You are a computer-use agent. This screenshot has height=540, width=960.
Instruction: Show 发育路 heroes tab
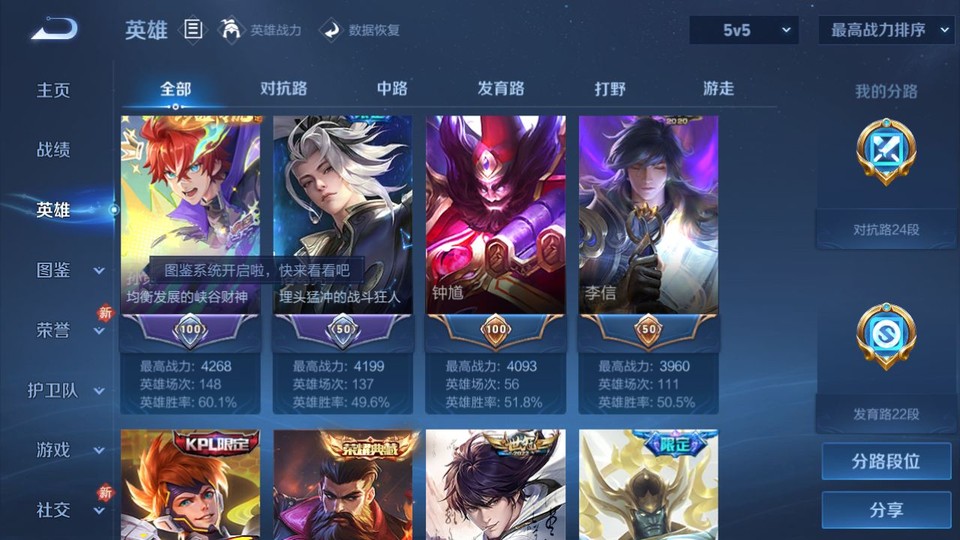pos(500,89)
